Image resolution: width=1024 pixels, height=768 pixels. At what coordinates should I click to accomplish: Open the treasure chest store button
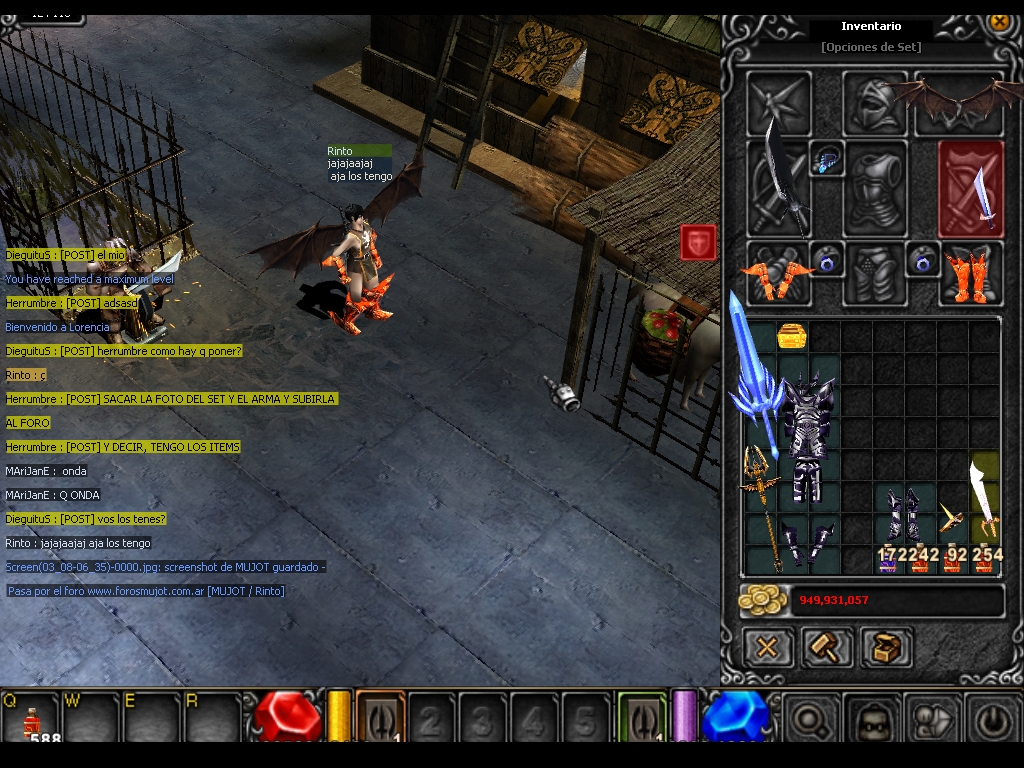(x=886, y=648)
